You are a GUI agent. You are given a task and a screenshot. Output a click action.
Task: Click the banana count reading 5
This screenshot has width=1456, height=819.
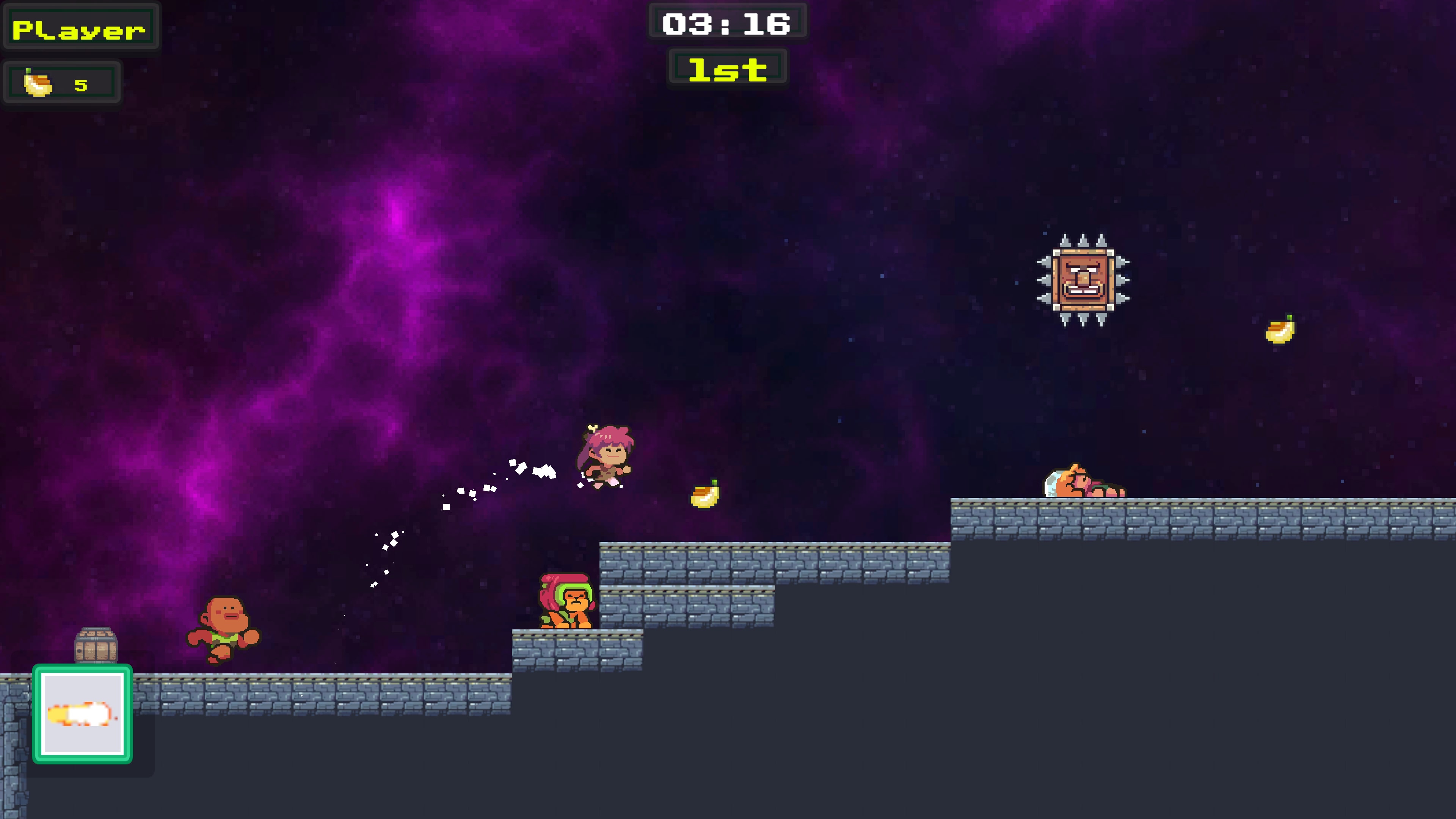(x=81, y=84)
